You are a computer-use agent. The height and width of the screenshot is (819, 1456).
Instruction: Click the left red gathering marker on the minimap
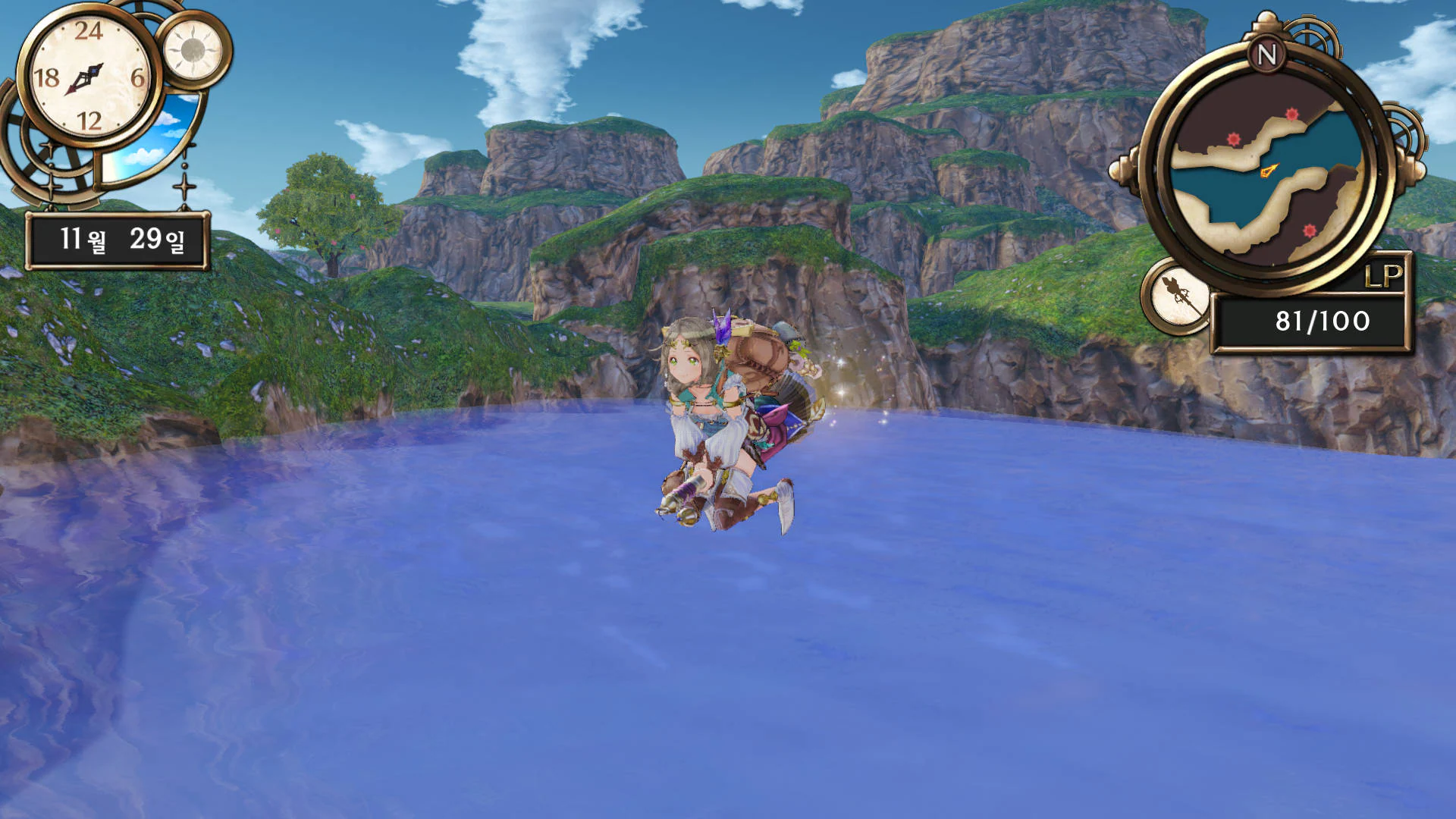pos(1233,138)
